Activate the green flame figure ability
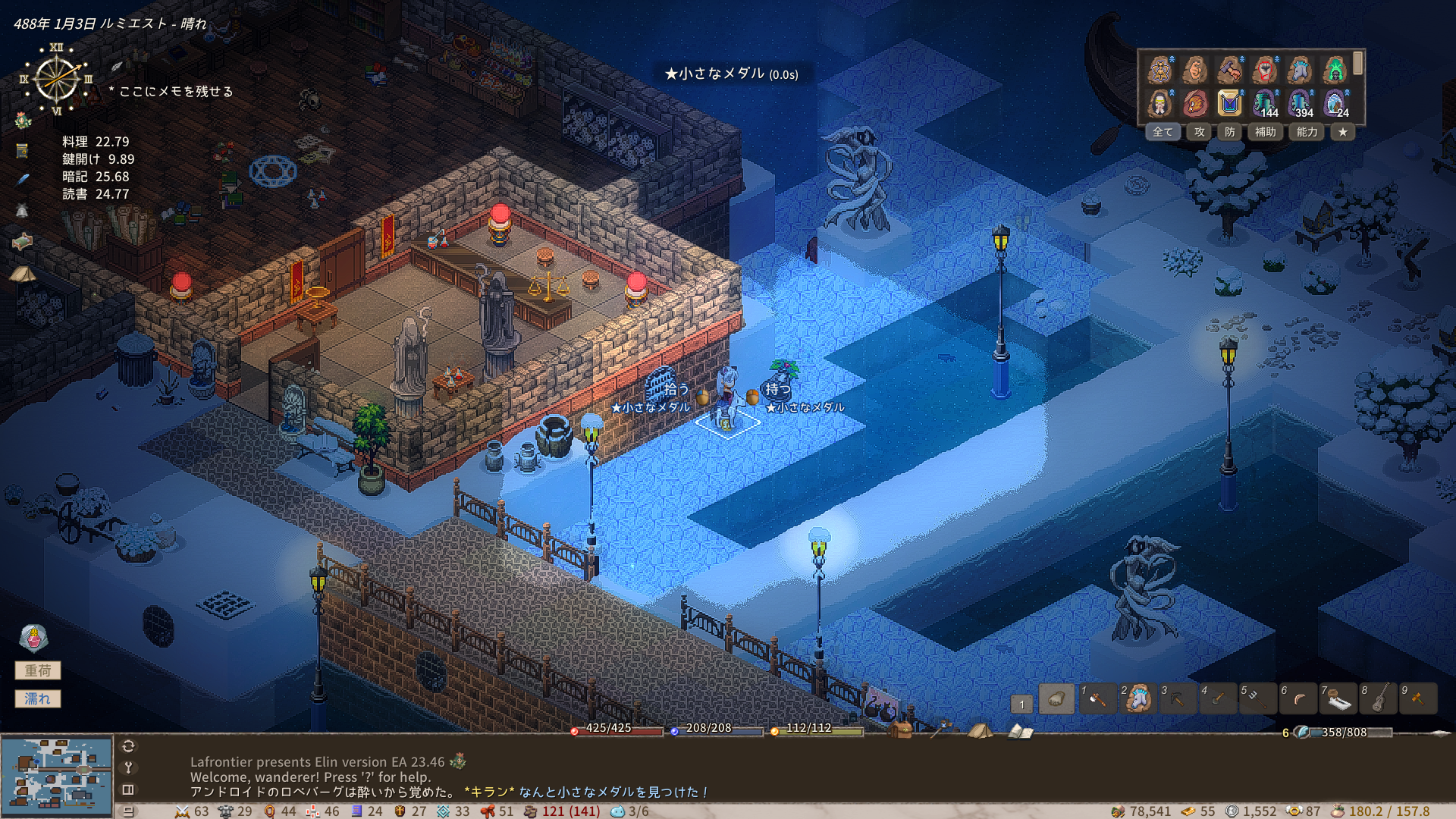 tap(1335, 70)
